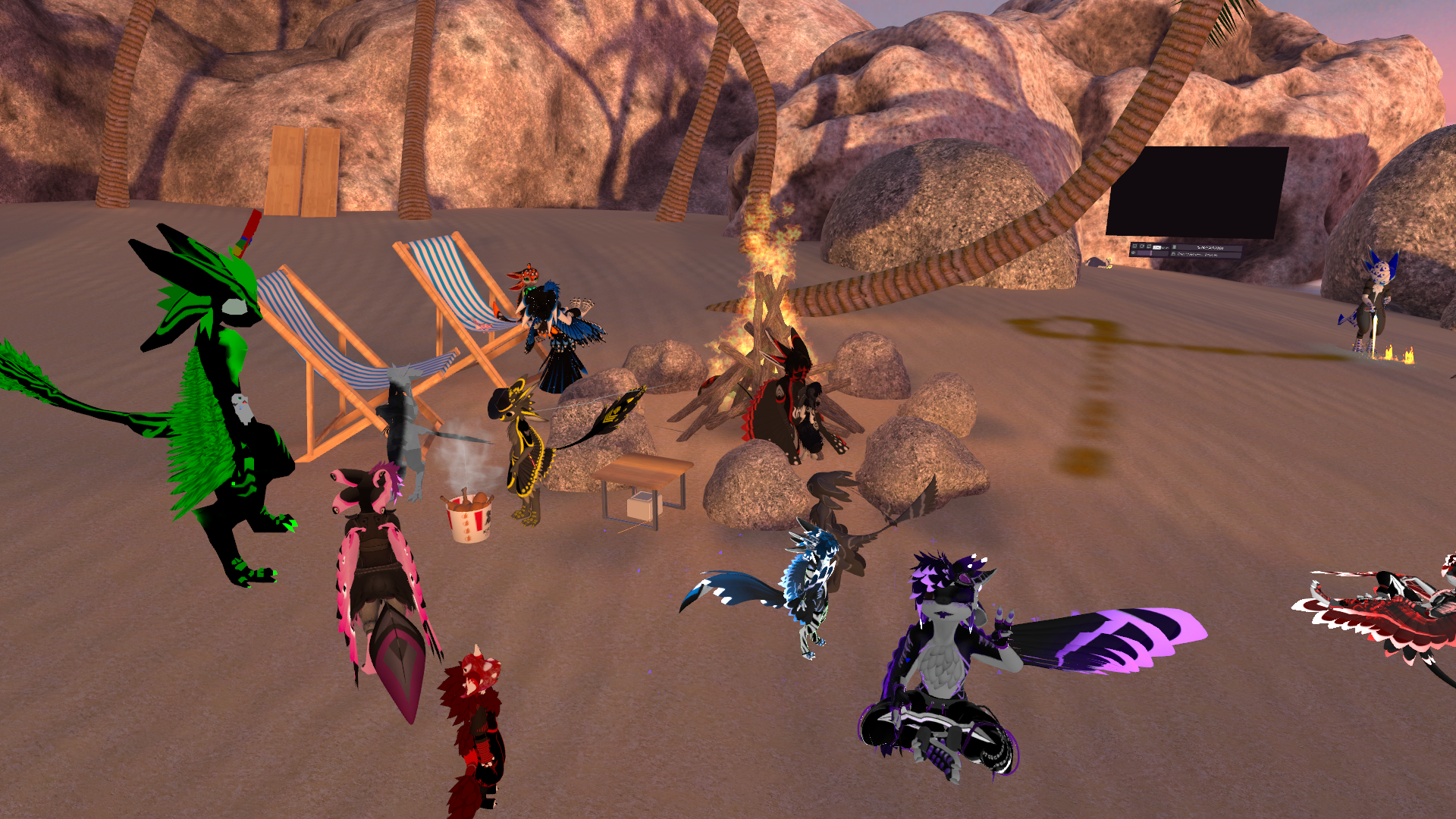Click the video player playback time bar

(1209, 247)
